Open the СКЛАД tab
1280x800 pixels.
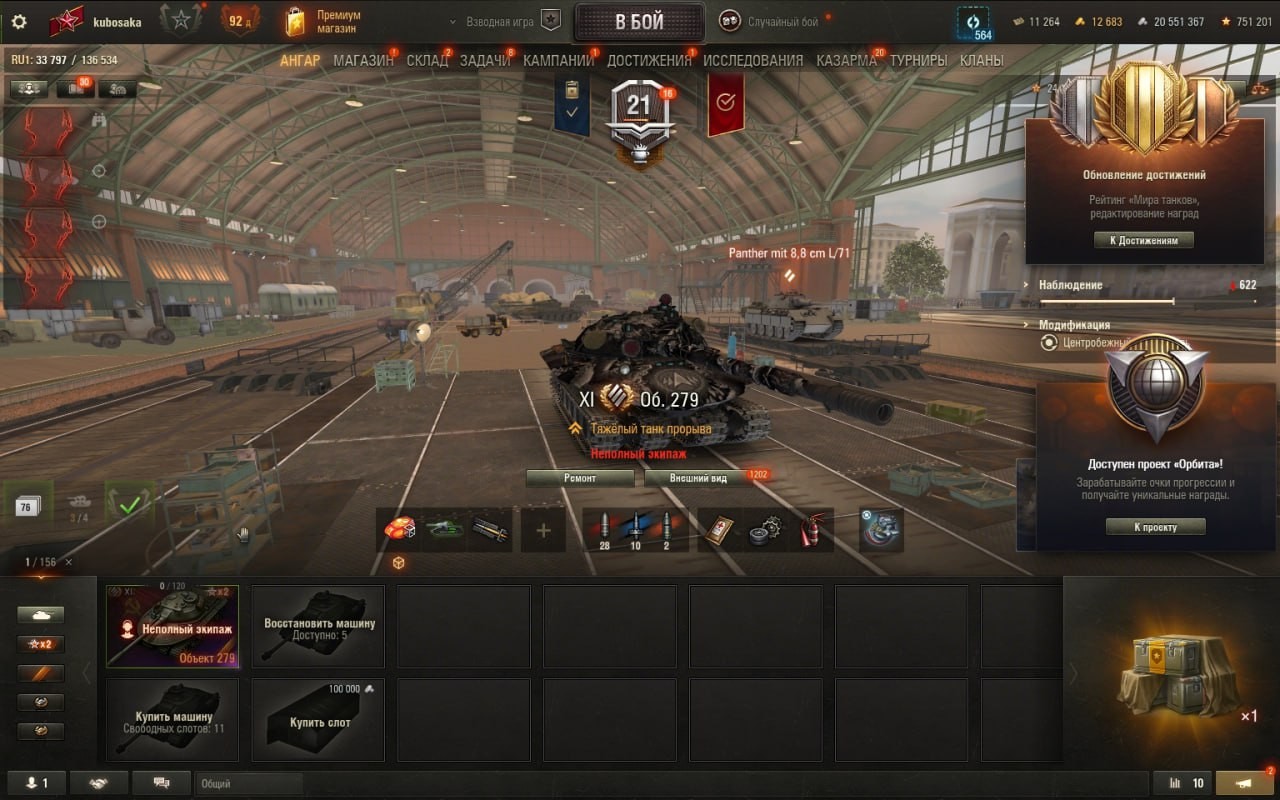tap(427, 60)
